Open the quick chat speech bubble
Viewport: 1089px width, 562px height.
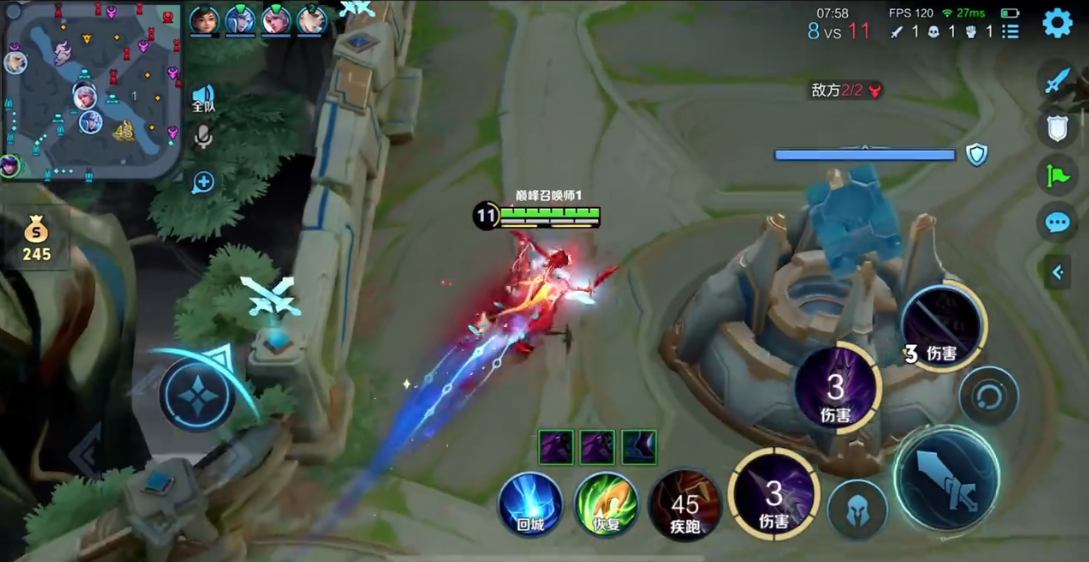pos(1058,222)
